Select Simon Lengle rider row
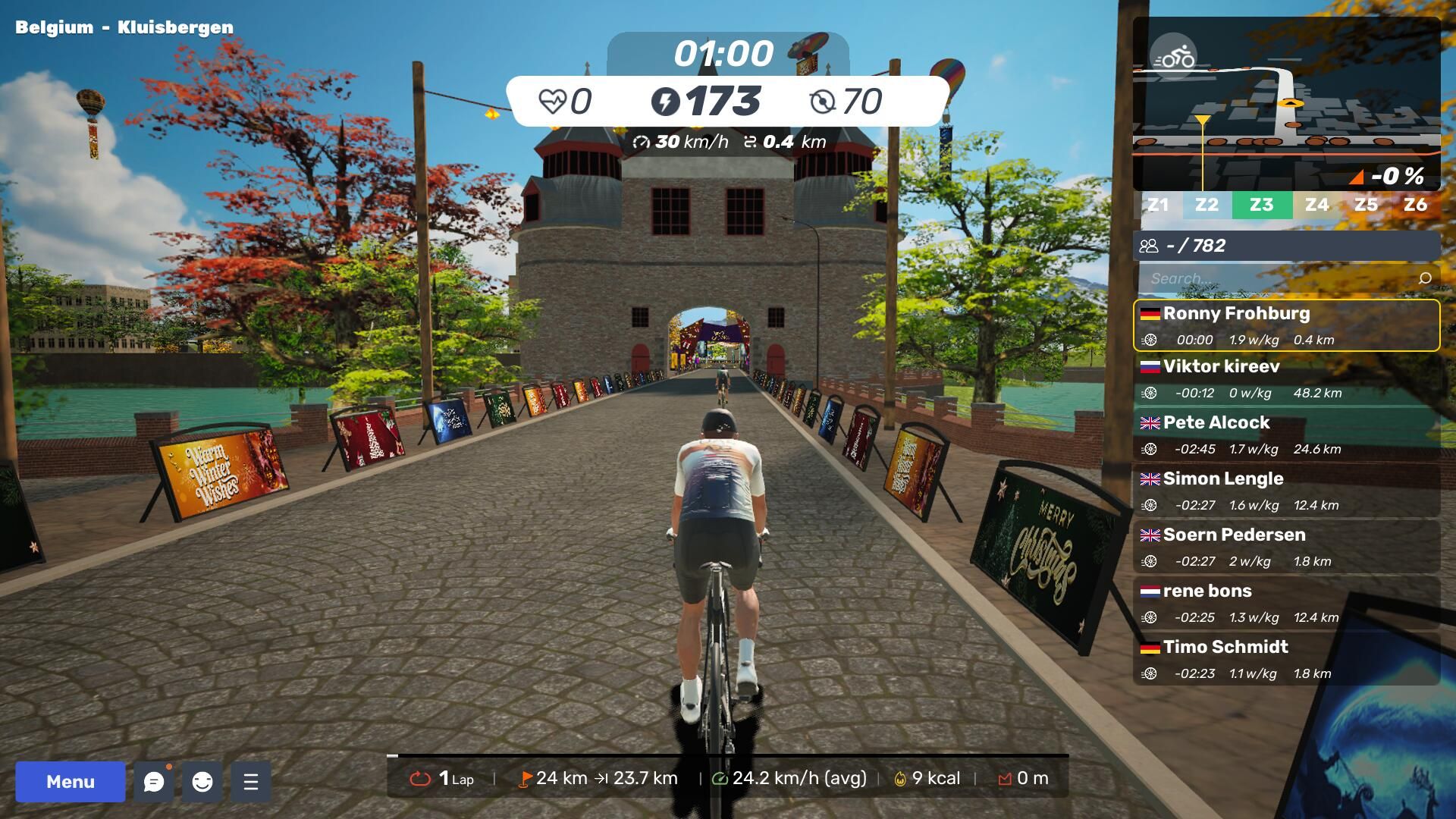This screenshot has width=1456, height=819. (1286, 491)
